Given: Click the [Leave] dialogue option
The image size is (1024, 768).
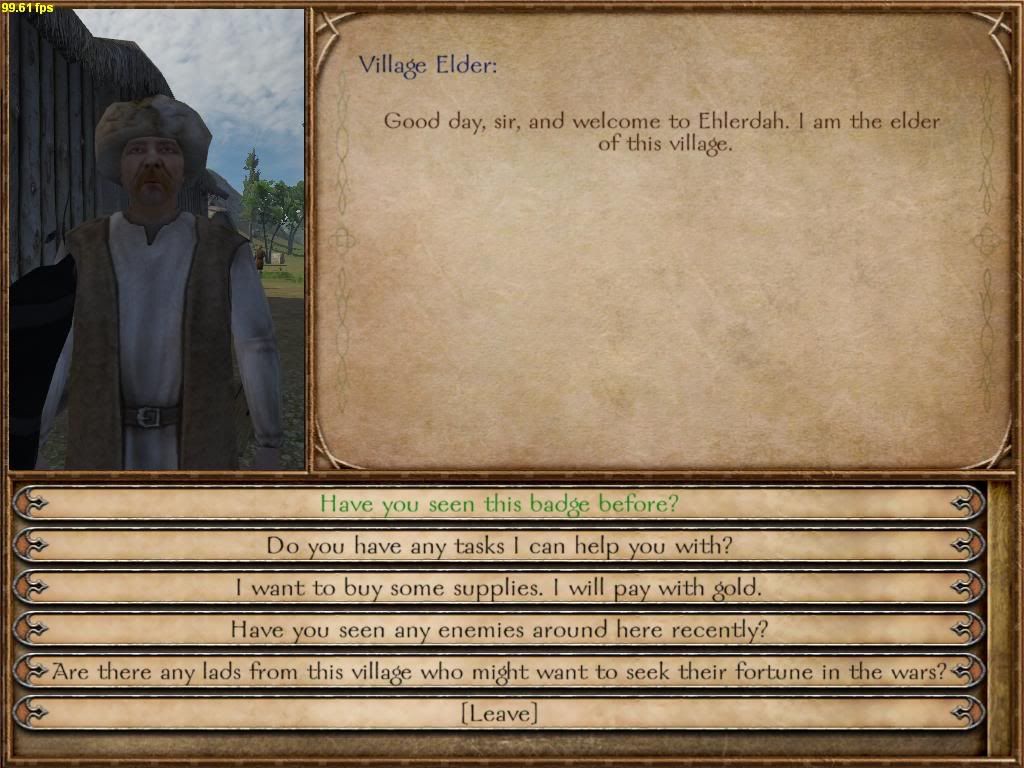Looking at the screenshot, I should pyautogui.click(x=498, y=714).
